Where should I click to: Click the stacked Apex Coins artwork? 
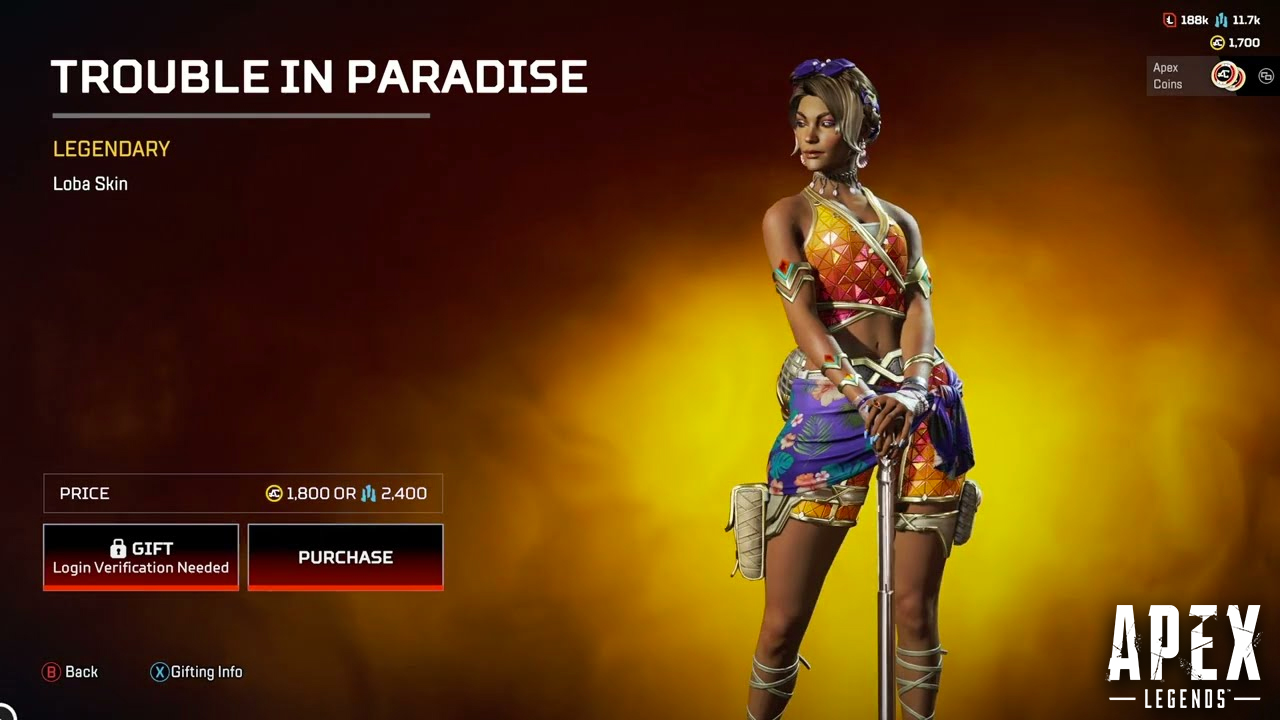(1227, 76)
